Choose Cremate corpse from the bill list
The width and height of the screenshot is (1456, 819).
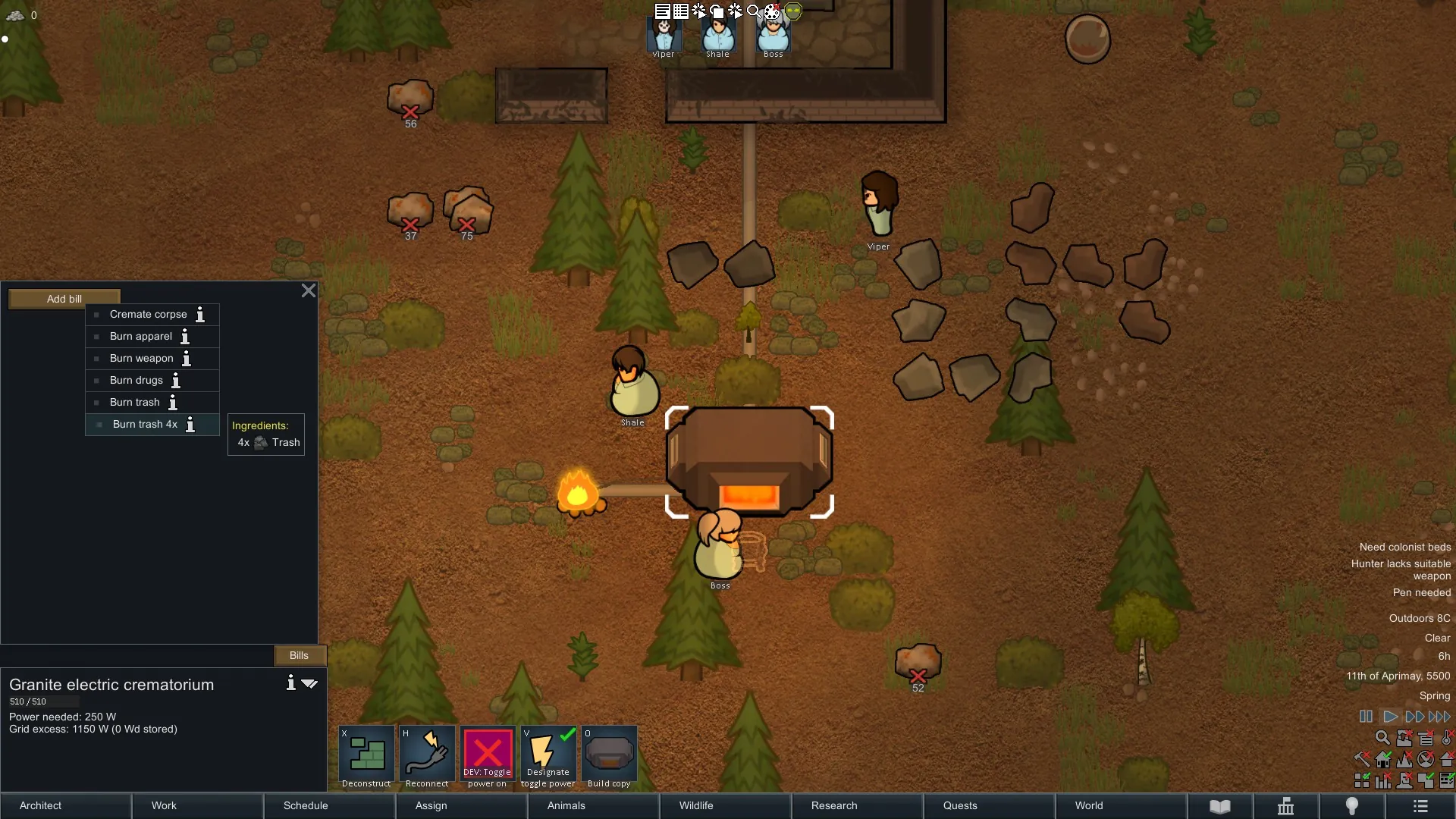pos(148,314)
